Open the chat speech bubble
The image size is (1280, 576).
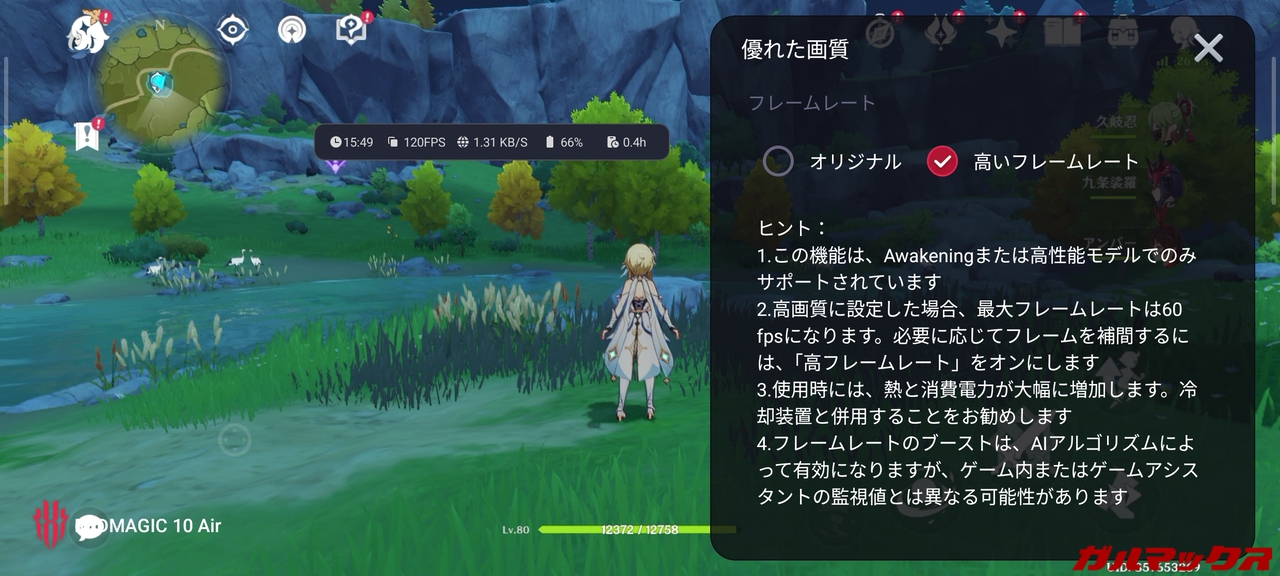click(91, 527)
